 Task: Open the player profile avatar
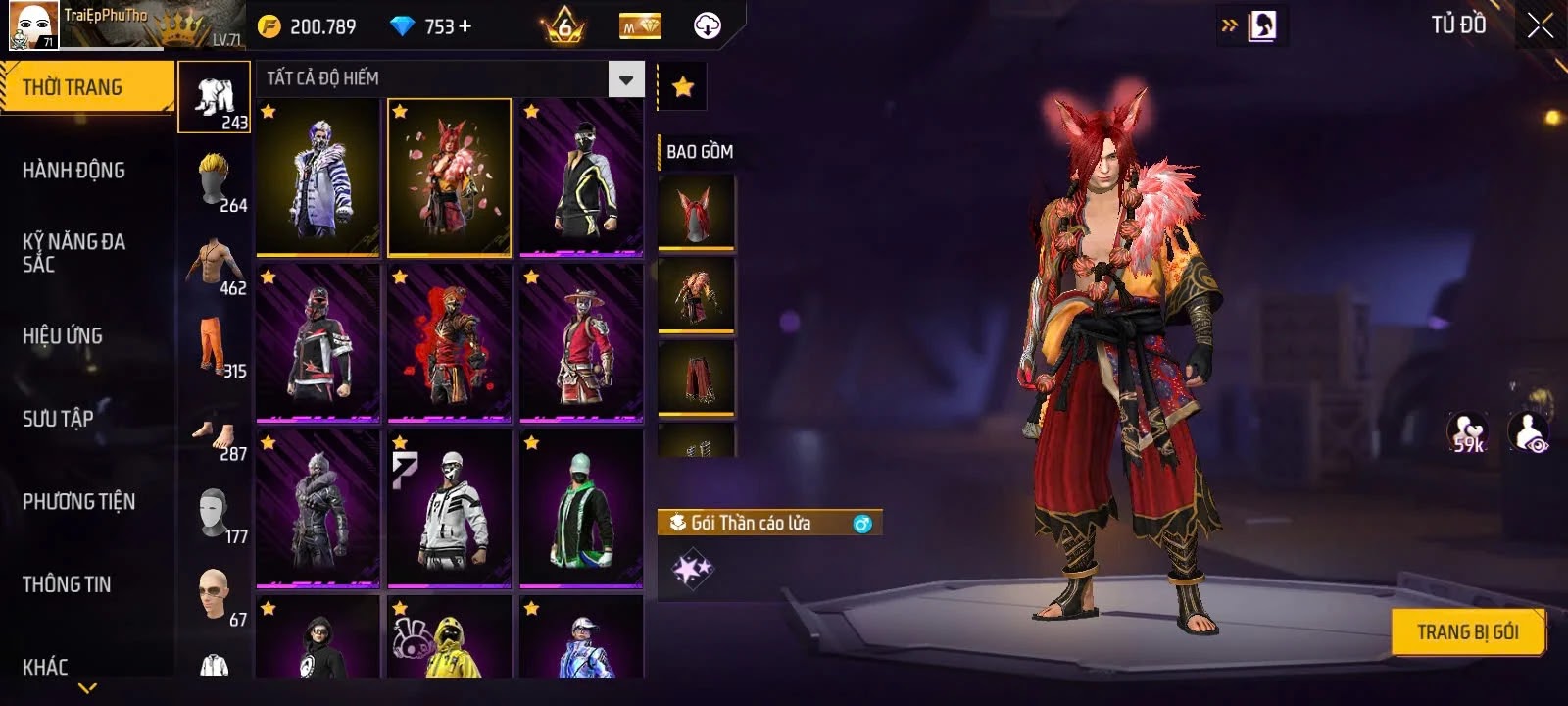pos(33,25)
